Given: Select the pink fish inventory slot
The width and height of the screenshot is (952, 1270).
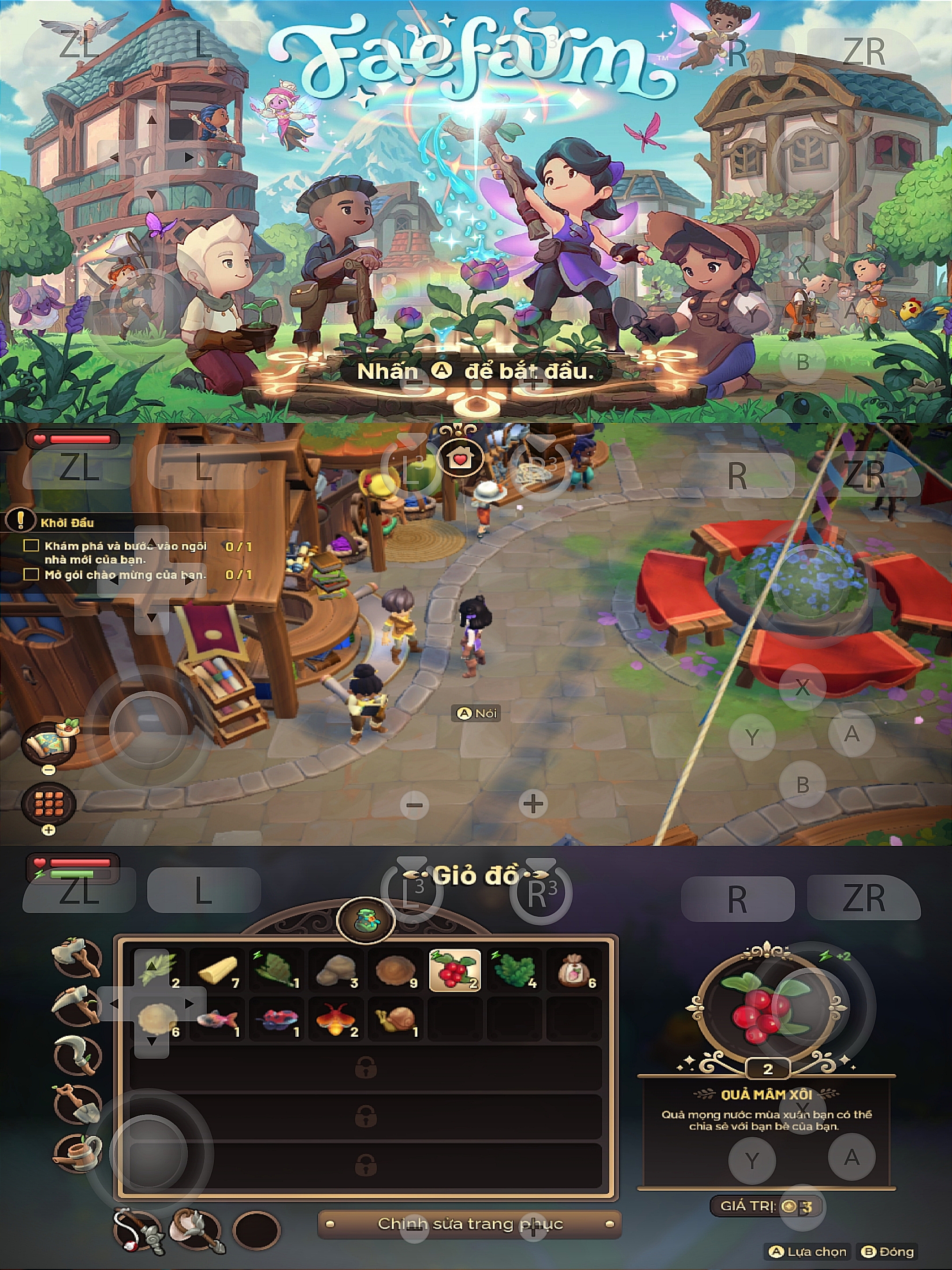Looking at the screenshot, I should [216, 1019].
